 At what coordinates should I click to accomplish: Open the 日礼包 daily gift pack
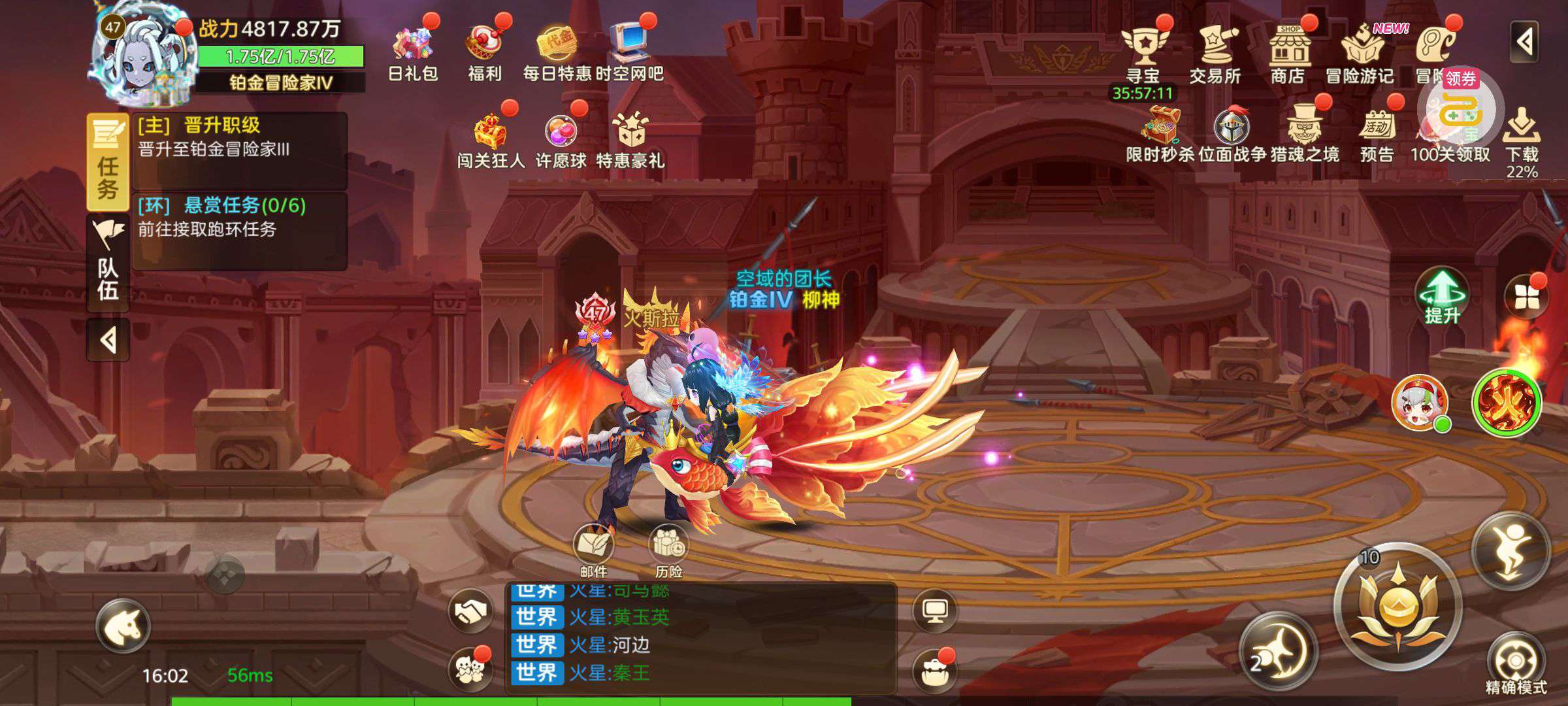pyautogui.click(x=413, y=51)
